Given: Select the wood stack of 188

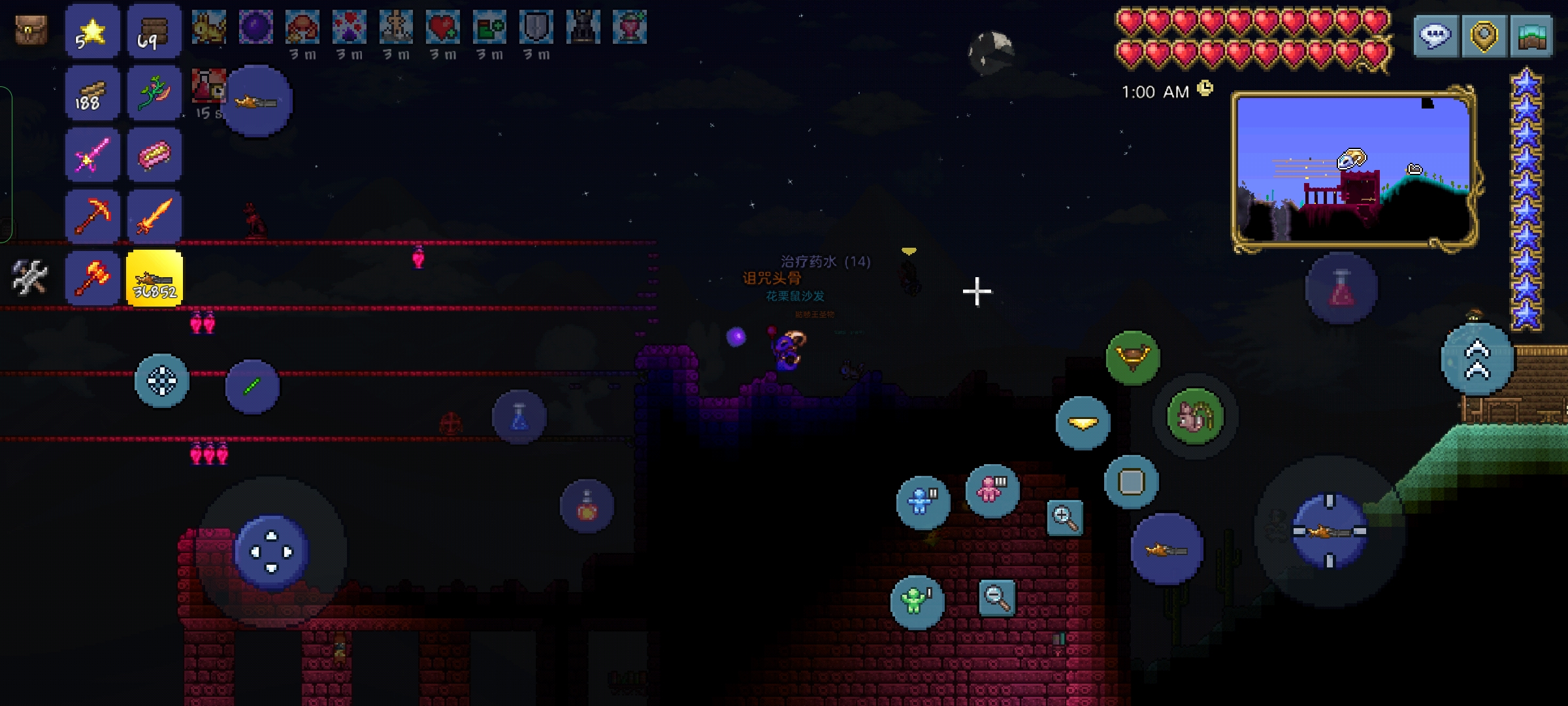Looking at the screenshot, I should coord(92,94).
